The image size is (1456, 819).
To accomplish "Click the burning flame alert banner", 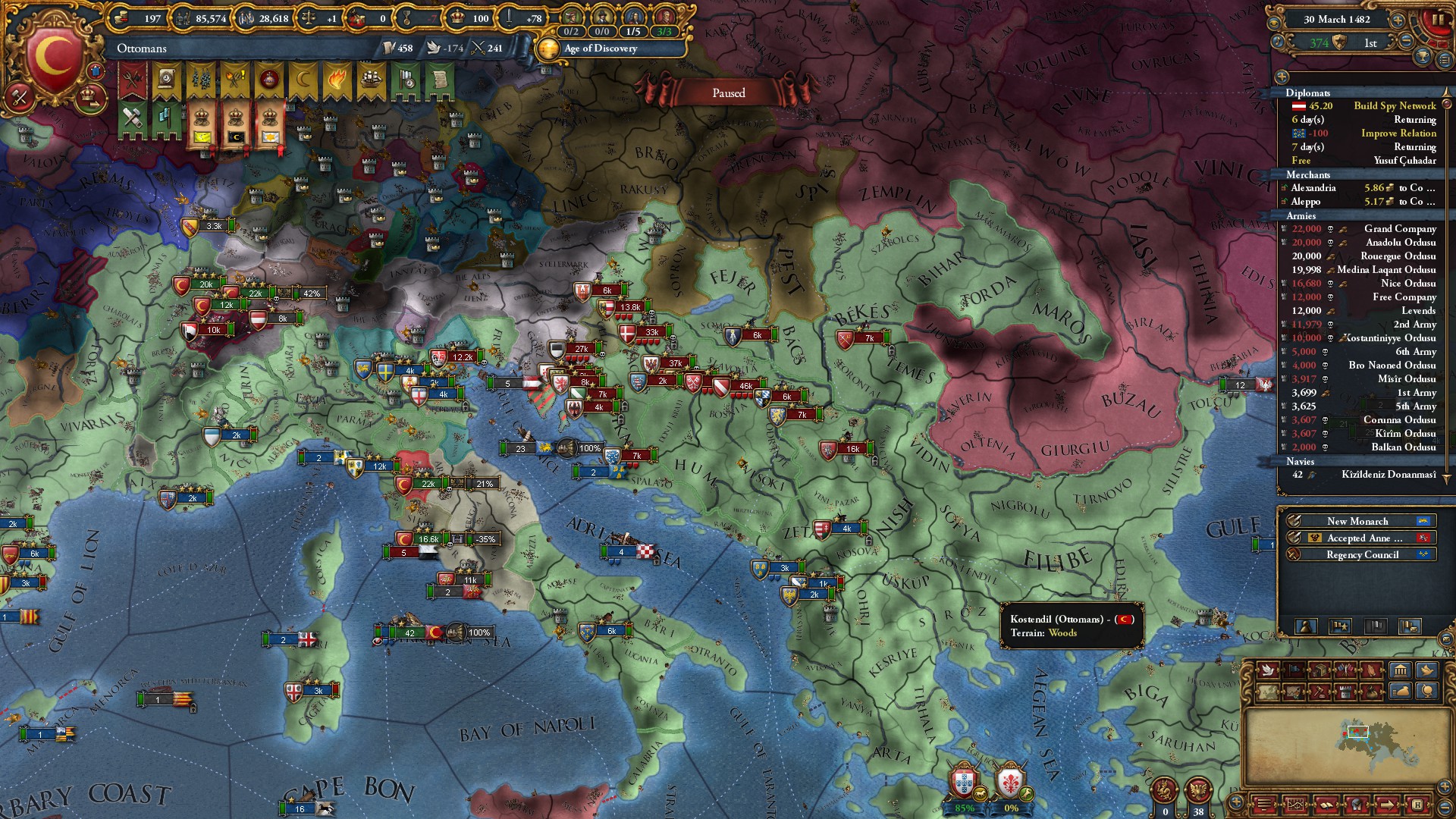I will pos(337,79).
